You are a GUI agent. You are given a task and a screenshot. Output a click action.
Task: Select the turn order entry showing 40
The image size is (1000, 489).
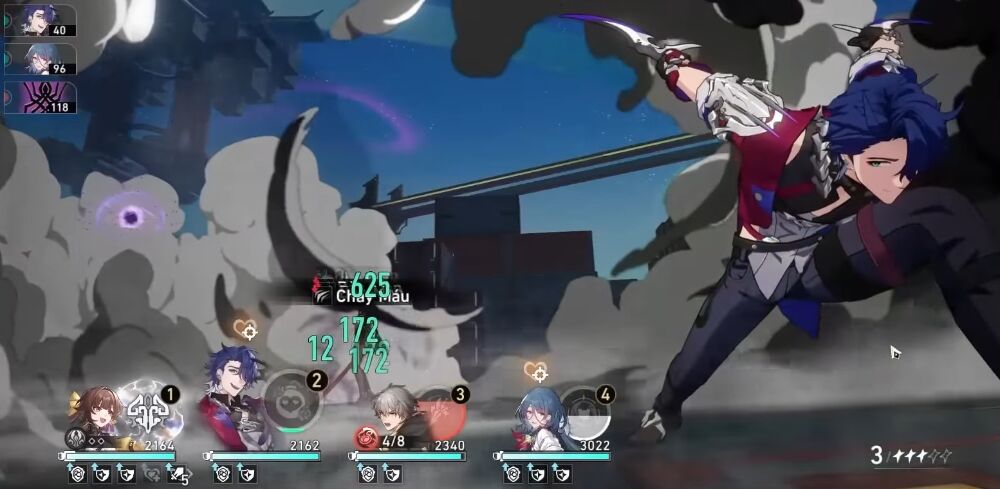pos(40,20)
